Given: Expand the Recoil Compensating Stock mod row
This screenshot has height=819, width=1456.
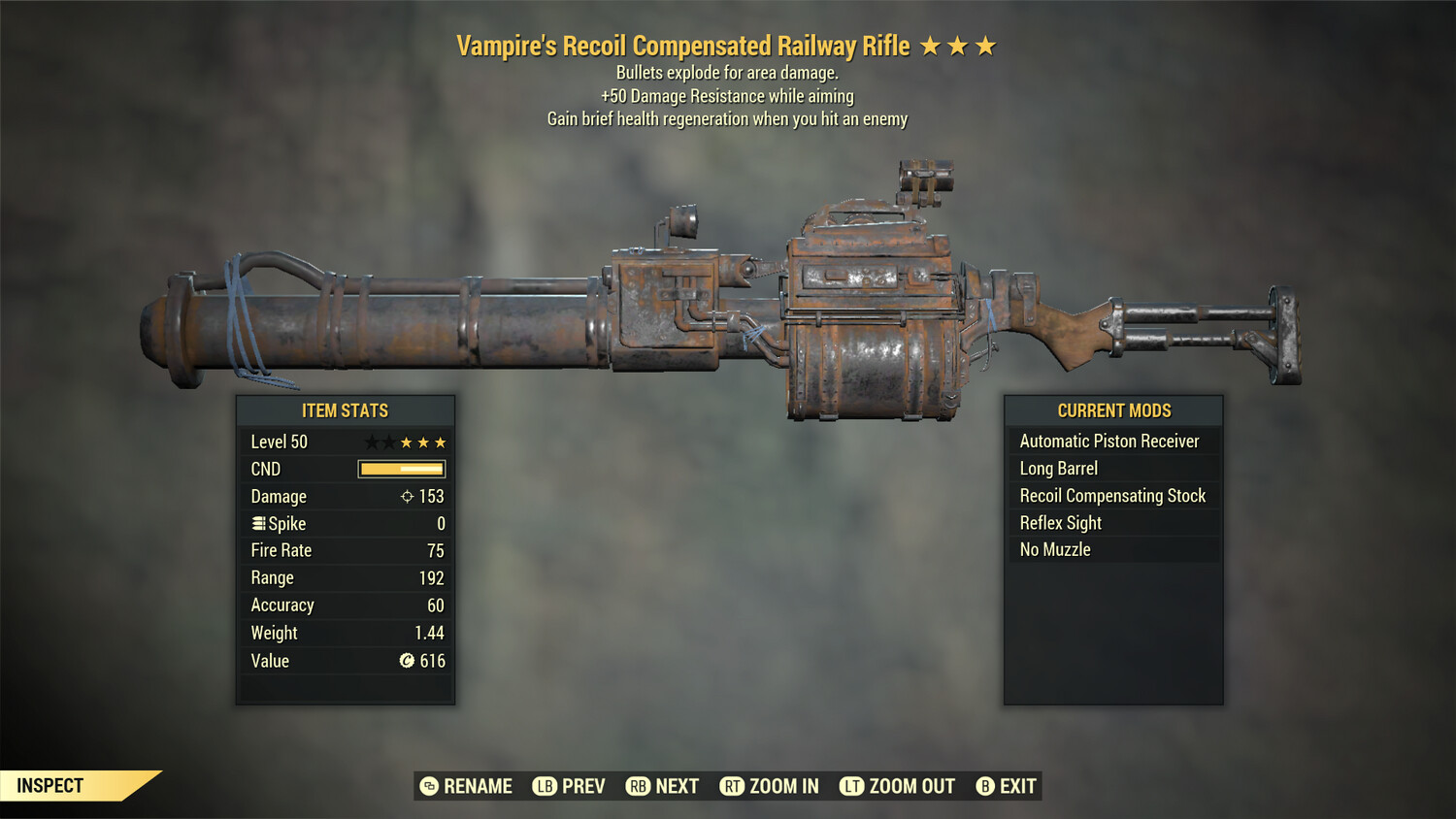Looking at the screenshot, I should (x=1112, y=495).
